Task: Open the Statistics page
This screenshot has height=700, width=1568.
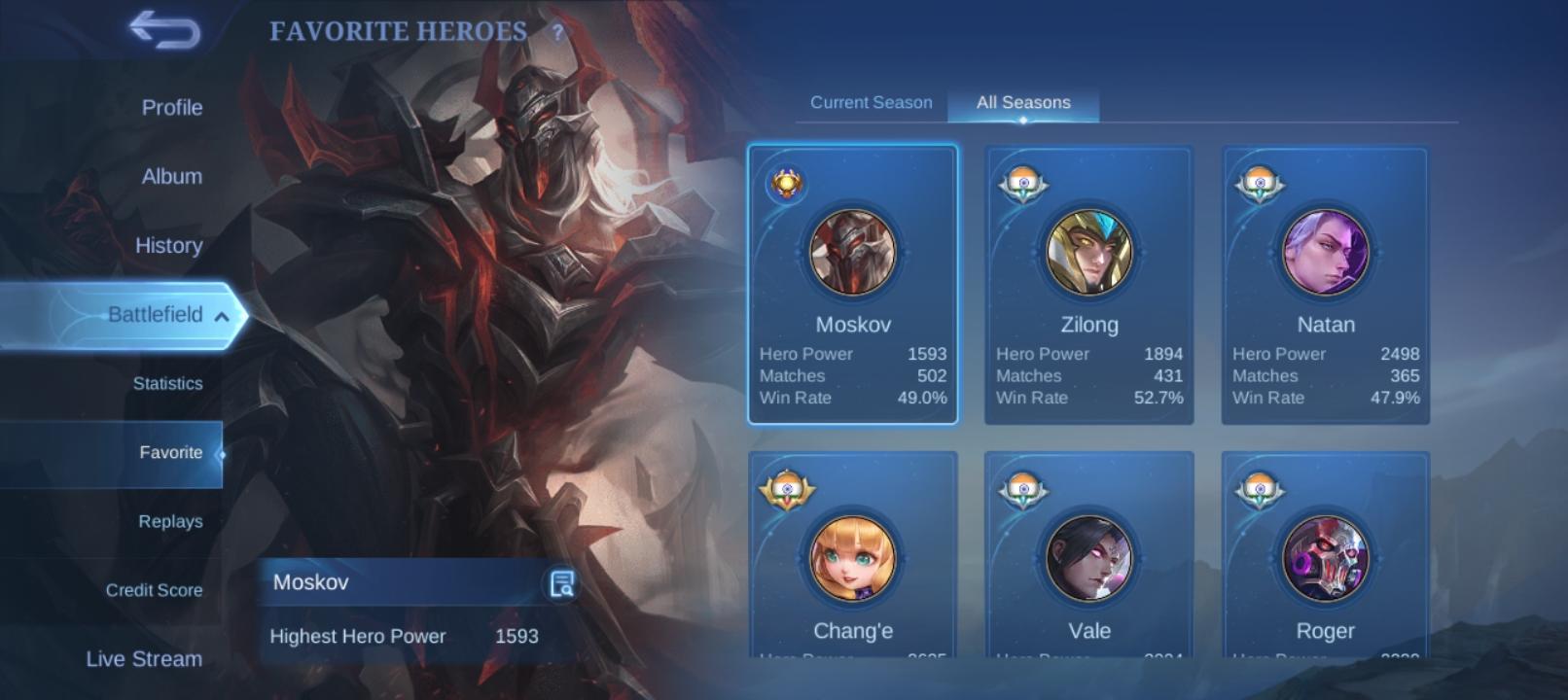Action: coord(169,383)
